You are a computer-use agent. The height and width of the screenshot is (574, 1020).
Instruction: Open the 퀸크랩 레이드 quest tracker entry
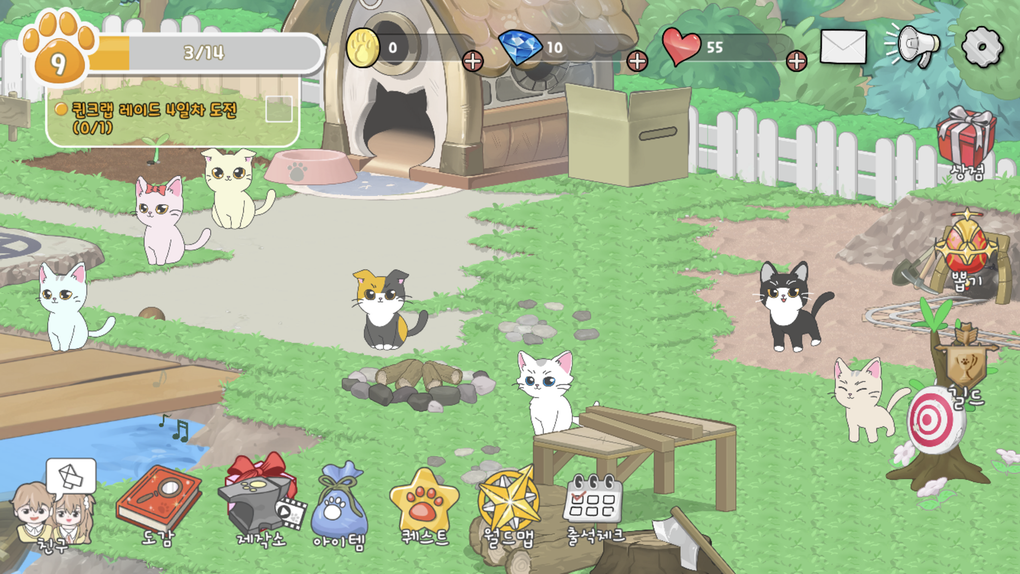[155, 117]
